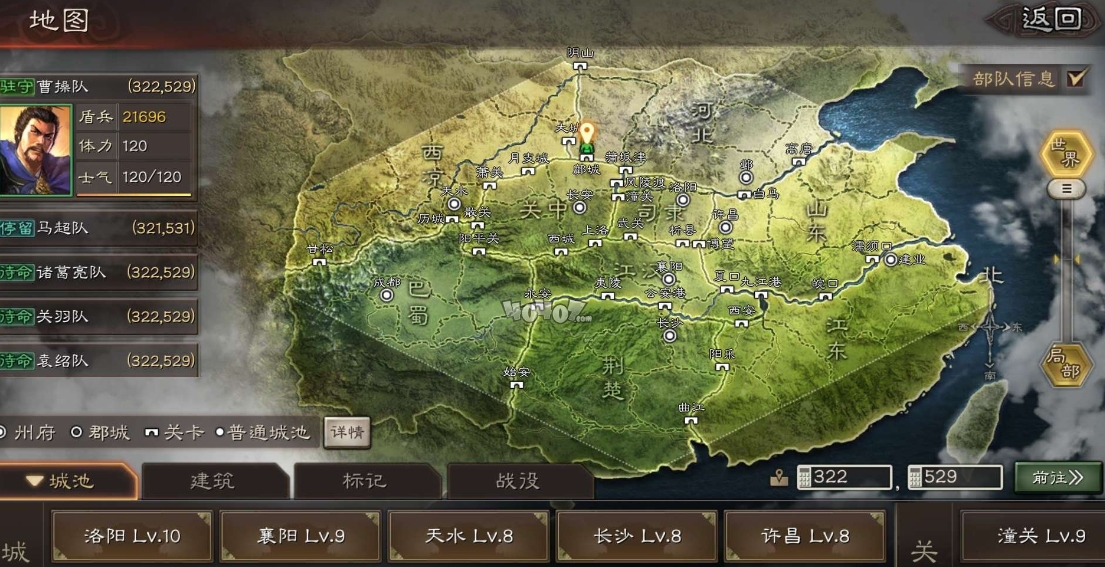Image resolution: width=1105 pixels, height=567 pixels.
Task: Choose 襄阳 Lv.9 city button
Action: [299, 536]
